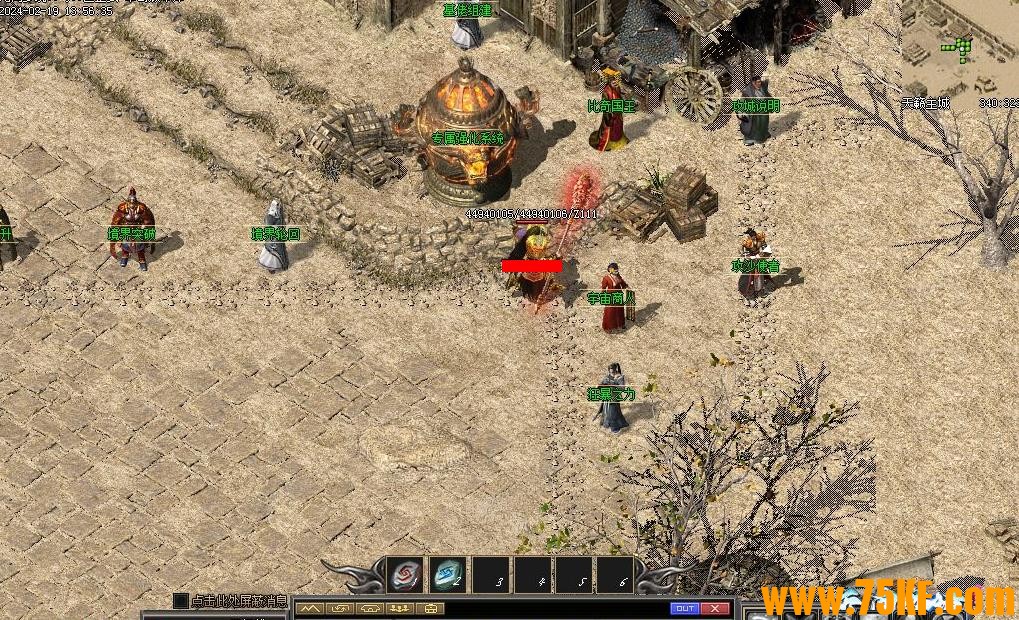Click the gold handset-shaped chat button

coord(371,608)
